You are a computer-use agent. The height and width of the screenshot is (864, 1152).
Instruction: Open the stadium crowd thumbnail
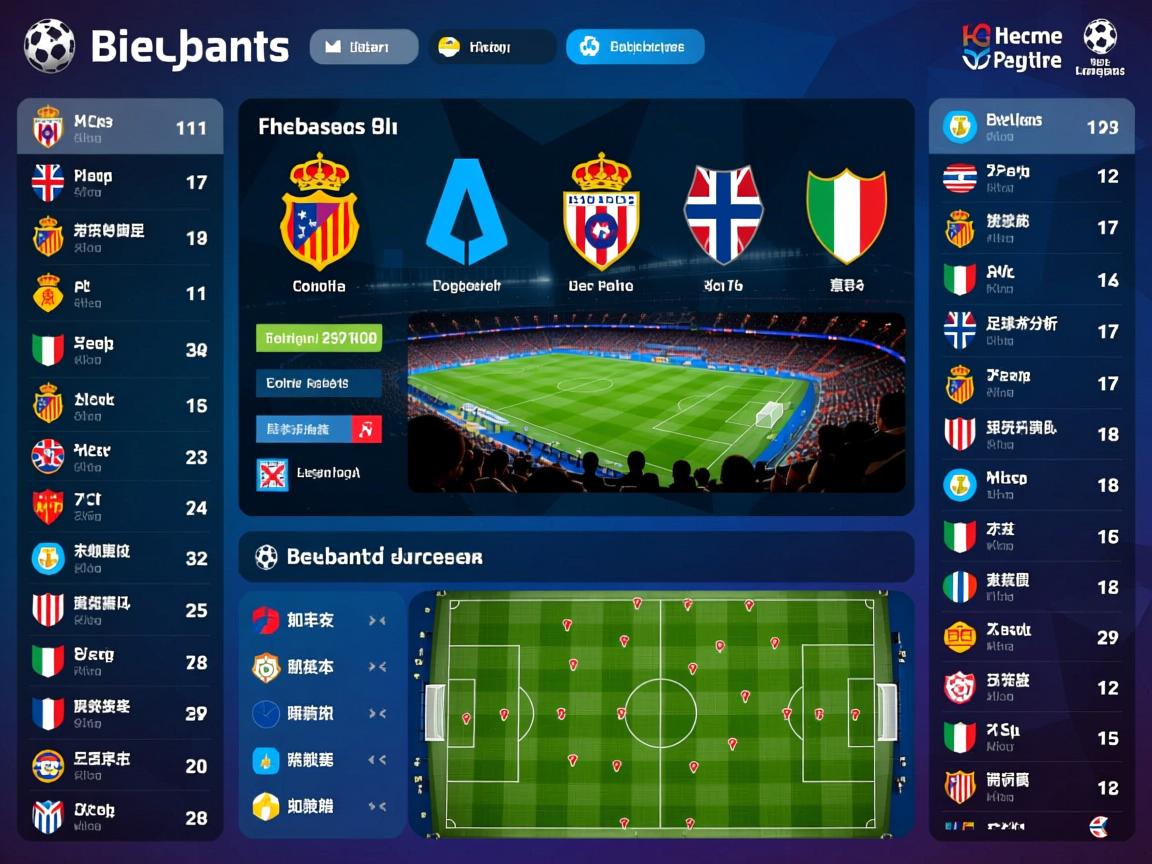pyautogui.click(x=656, y=402)
